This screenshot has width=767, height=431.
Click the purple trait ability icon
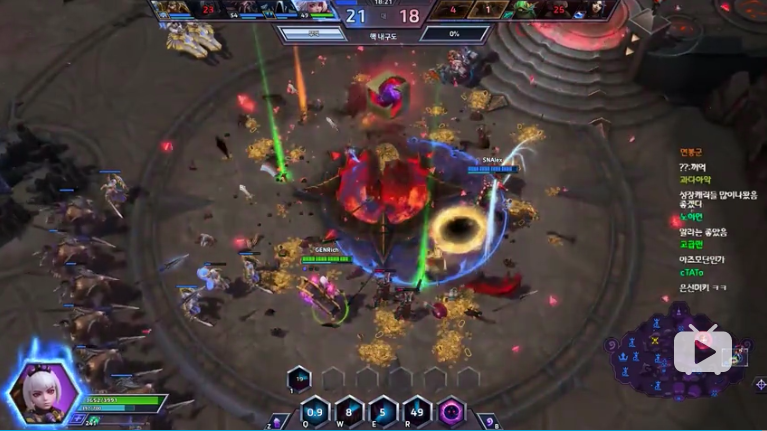[451, 411]
